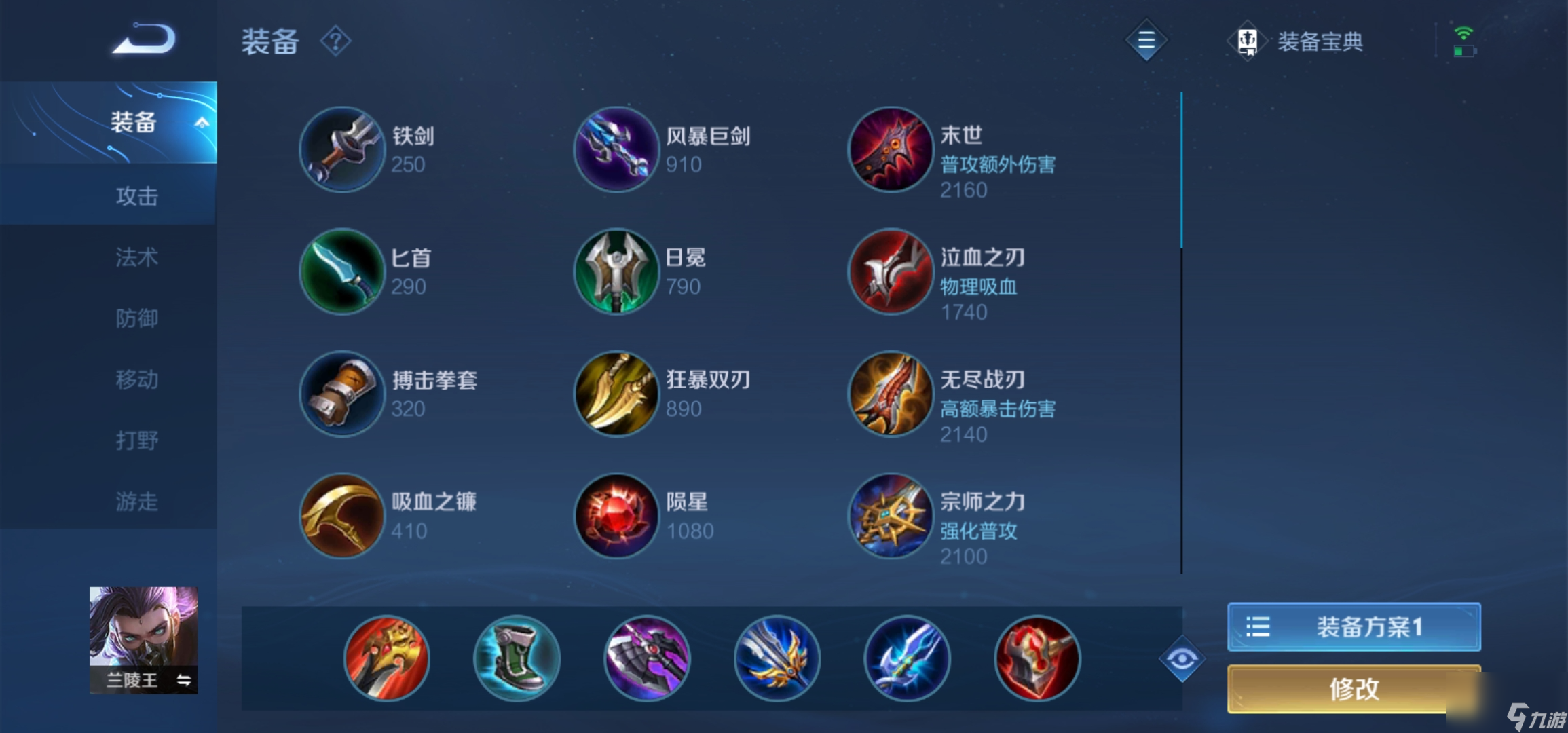This screenshot has width=1568, height=733.
Task: Select the 宗师之力 item icon
Action: click(x=890, y=516)
